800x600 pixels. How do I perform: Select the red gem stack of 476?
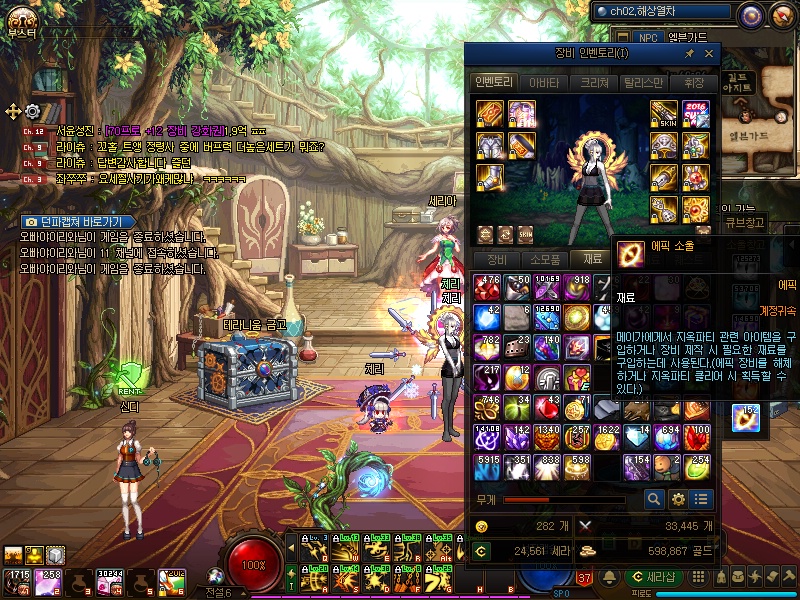click(488, 287)
